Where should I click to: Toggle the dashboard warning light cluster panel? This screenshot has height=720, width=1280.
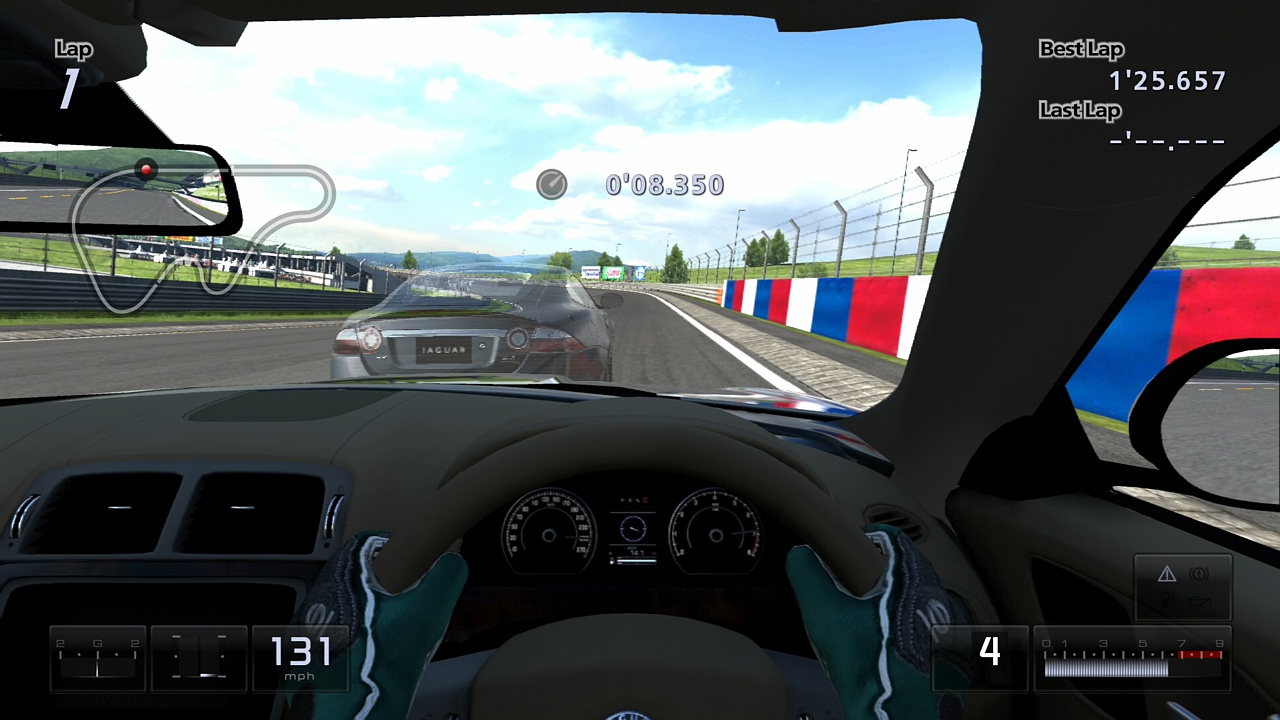[x=1184, y=586]
